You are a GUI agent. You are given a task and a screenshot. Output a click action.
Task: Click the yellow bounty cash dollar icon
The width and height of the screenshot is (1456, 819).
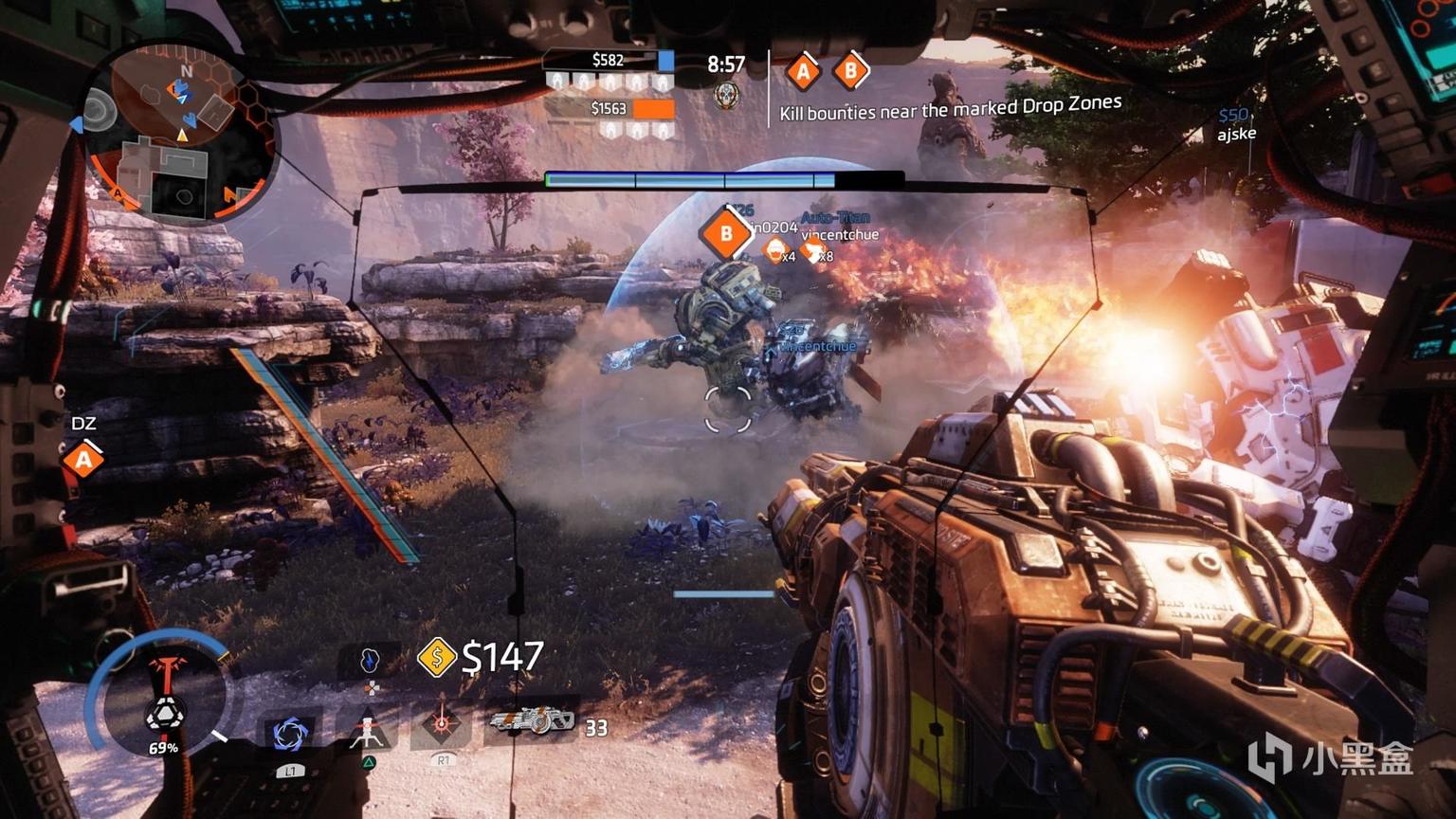437,657
